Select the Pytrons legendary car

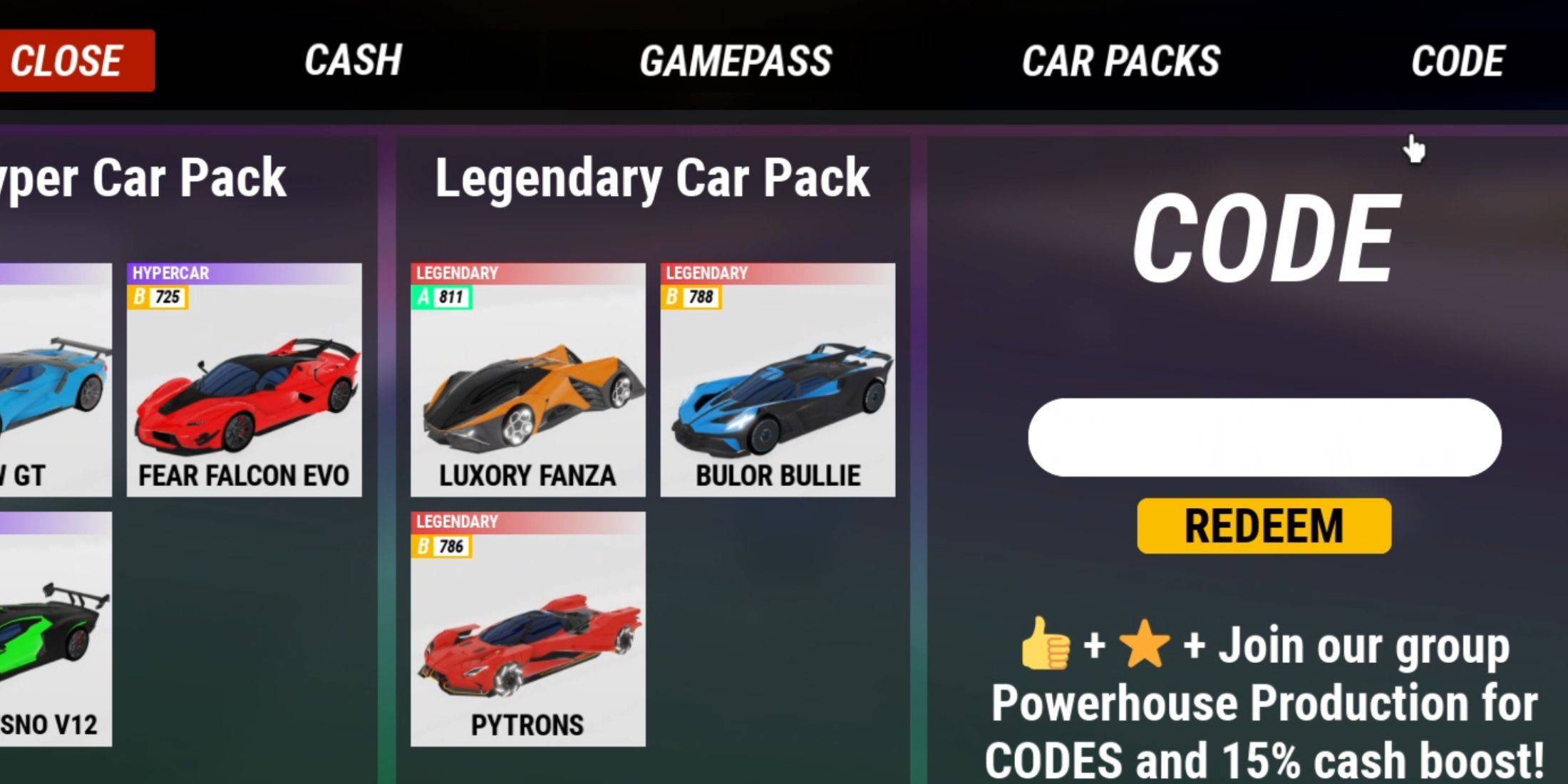coord(527,629)
